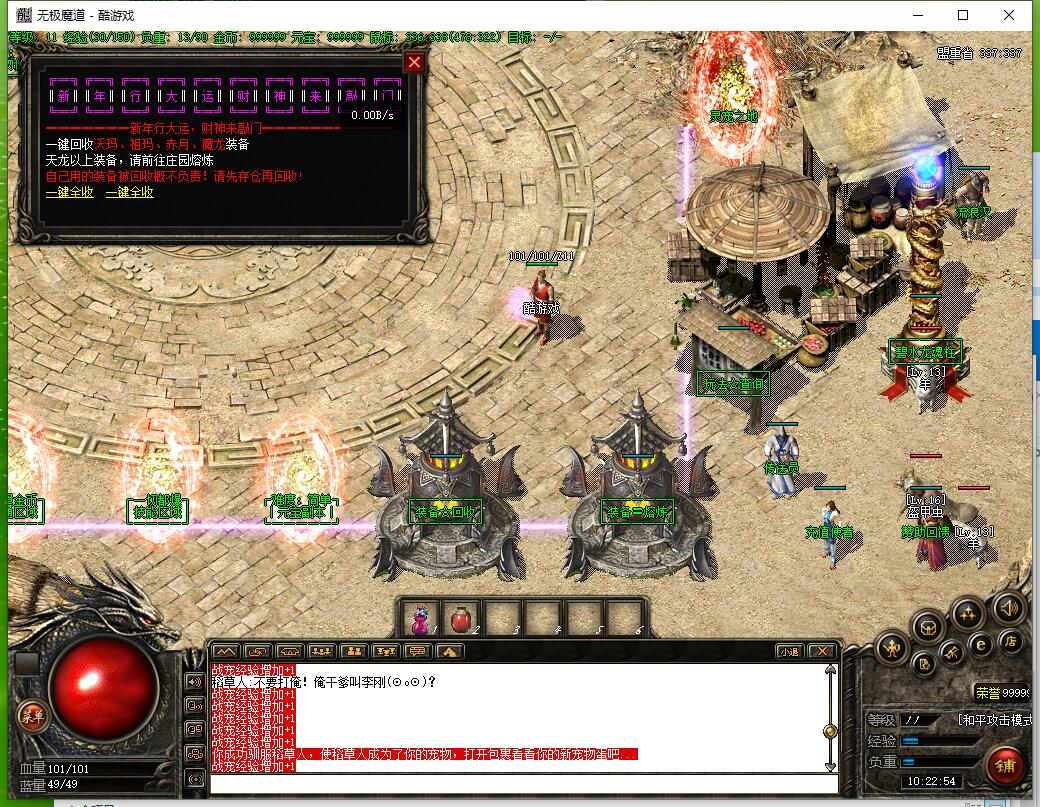The width and height of the screenshot is (1040, 807).
Task: Open the character panel warrior icon
Action: (891, 649)
